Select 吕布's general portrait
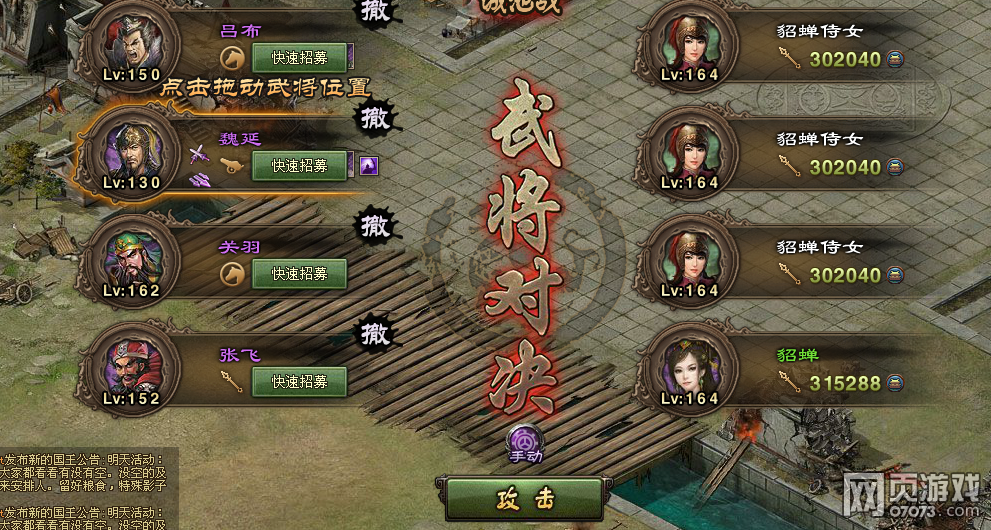The width and height of the screenshot is (991, 530). click(130, 45)
